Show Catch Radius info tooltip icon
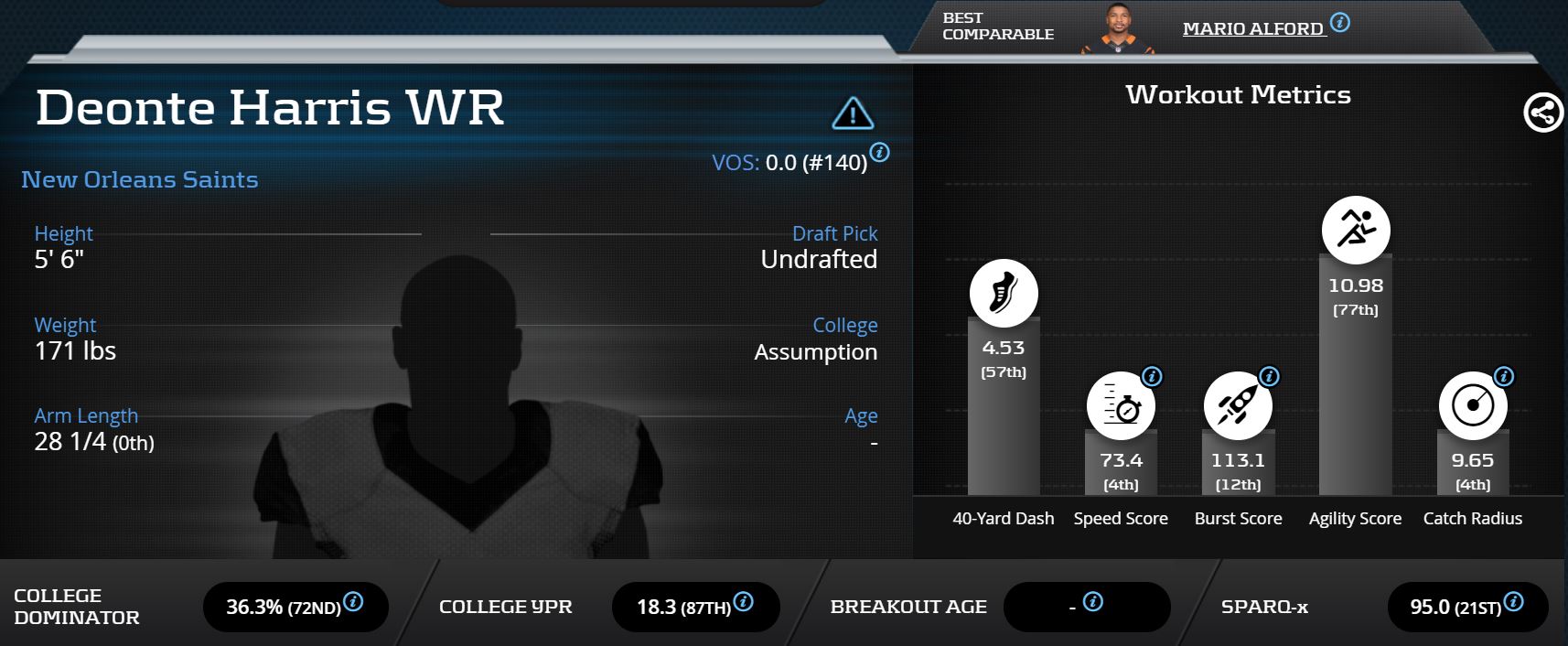 pos(1504,376)
